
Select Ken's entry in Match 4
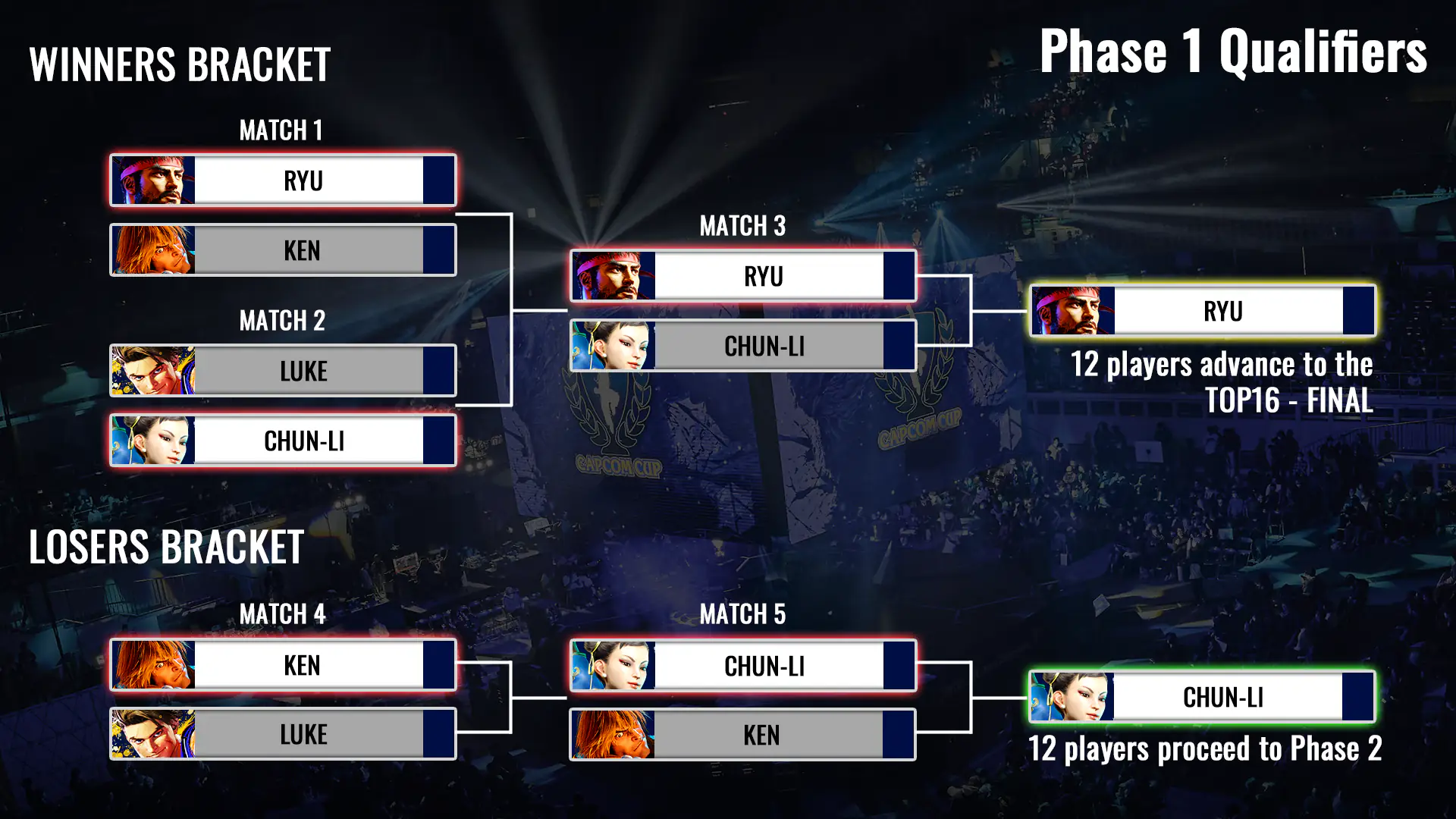tap(283, 665)
